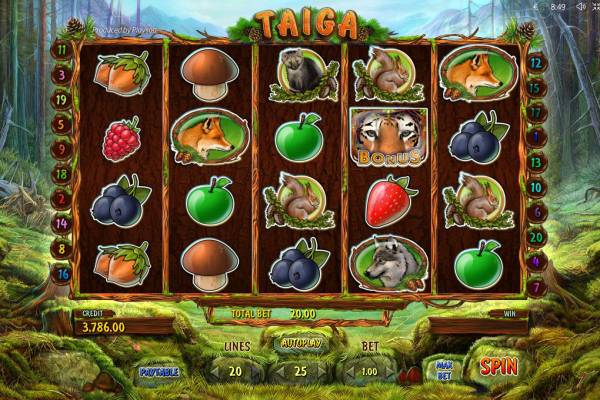Lower the autoplay spin count

pos(277,371)
